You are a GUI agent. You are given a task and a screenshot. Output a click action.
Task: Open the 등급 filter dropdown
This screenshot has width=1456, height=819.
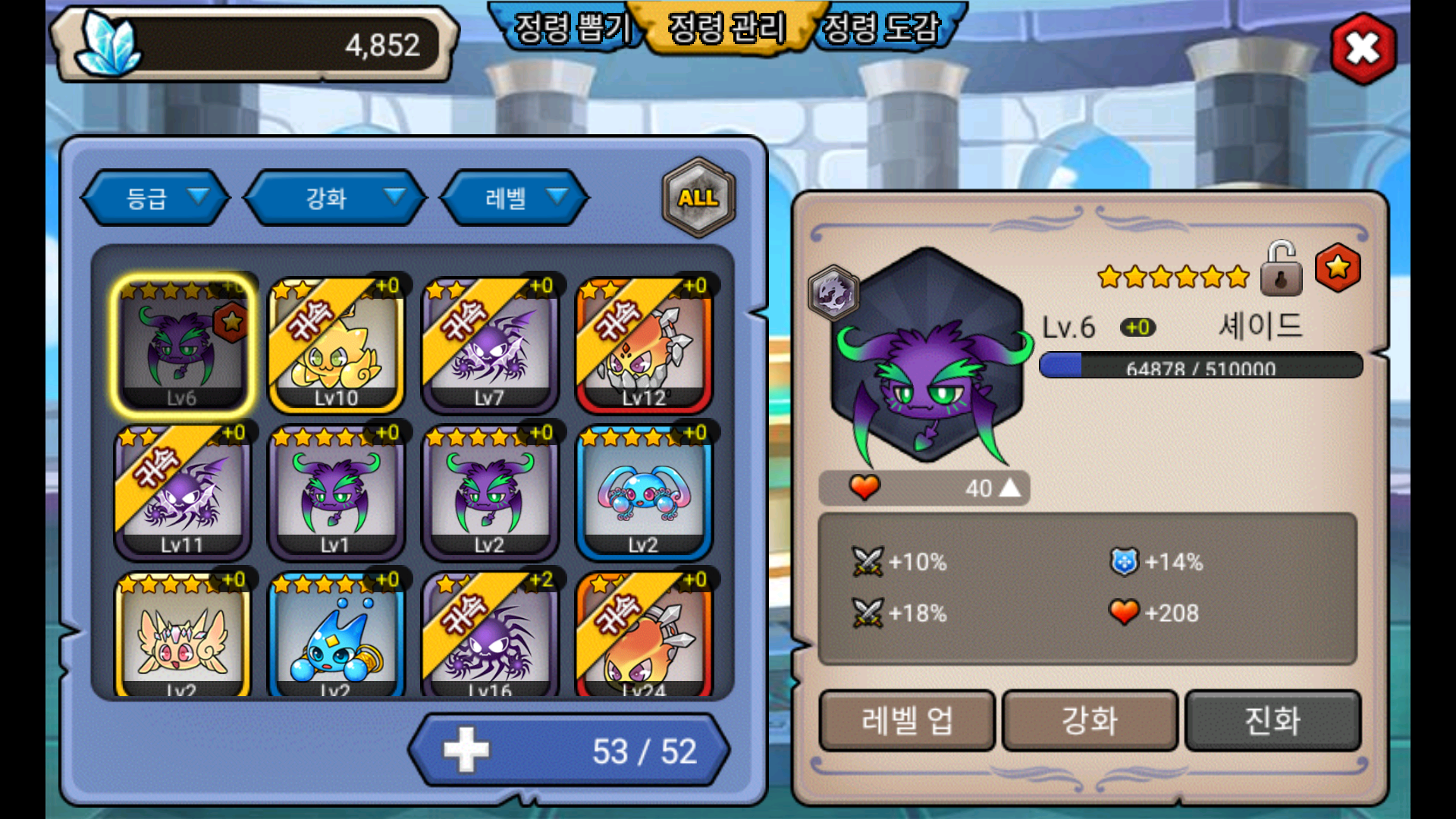click(155, 198)
